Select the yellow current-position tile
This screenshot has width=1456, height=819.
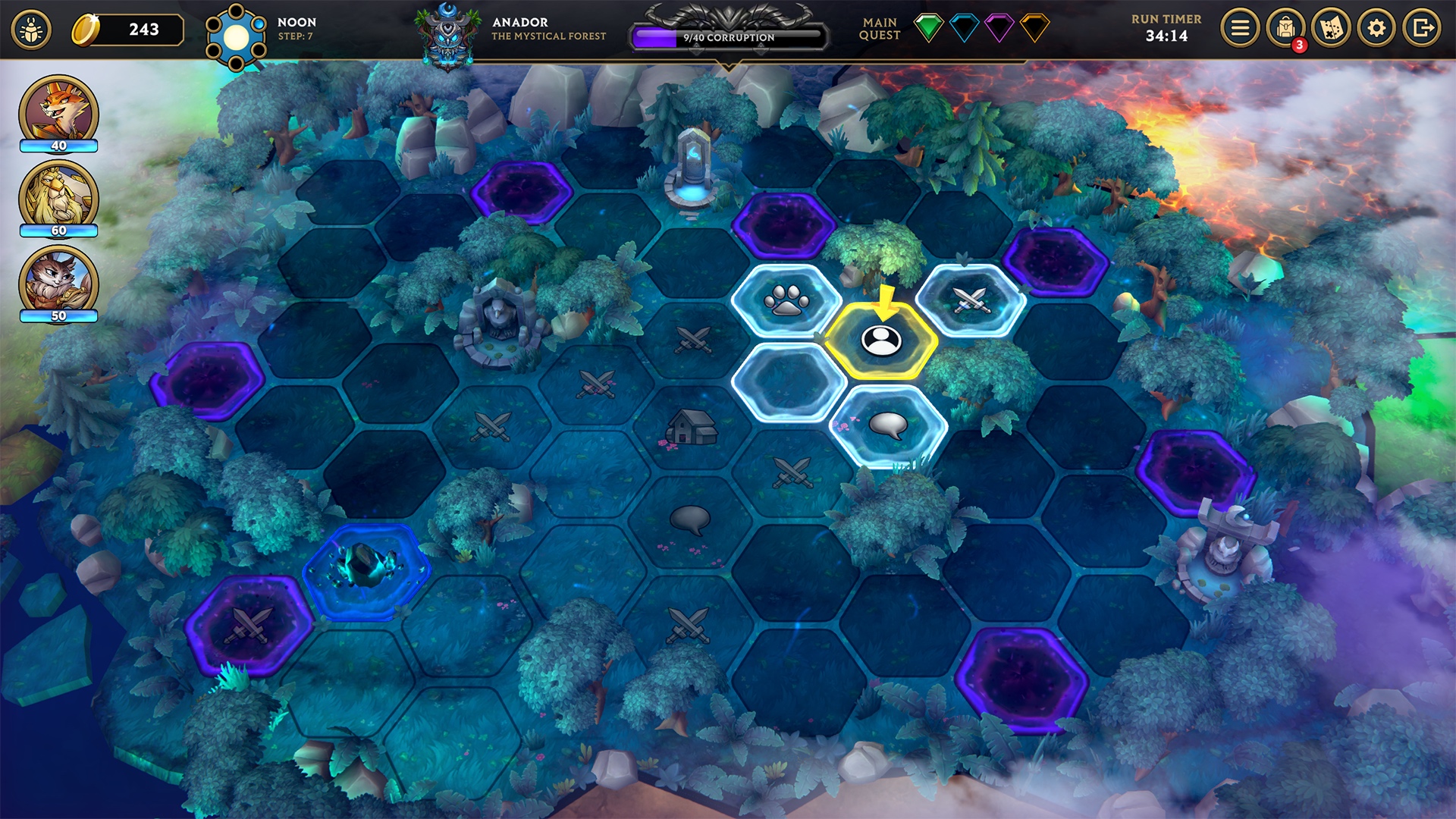coord(880,341)
